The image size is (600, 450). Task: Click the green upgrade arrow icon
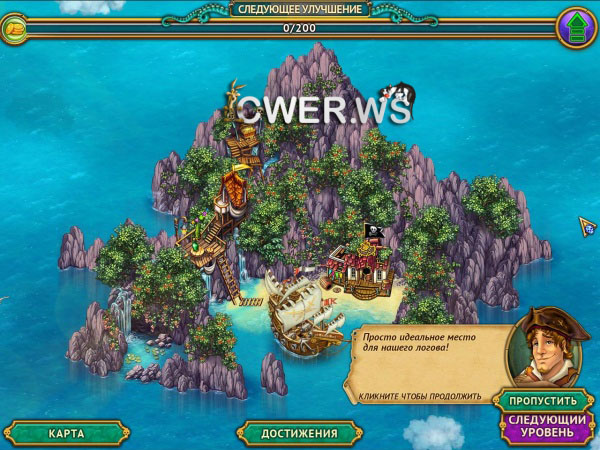point(576,26)
